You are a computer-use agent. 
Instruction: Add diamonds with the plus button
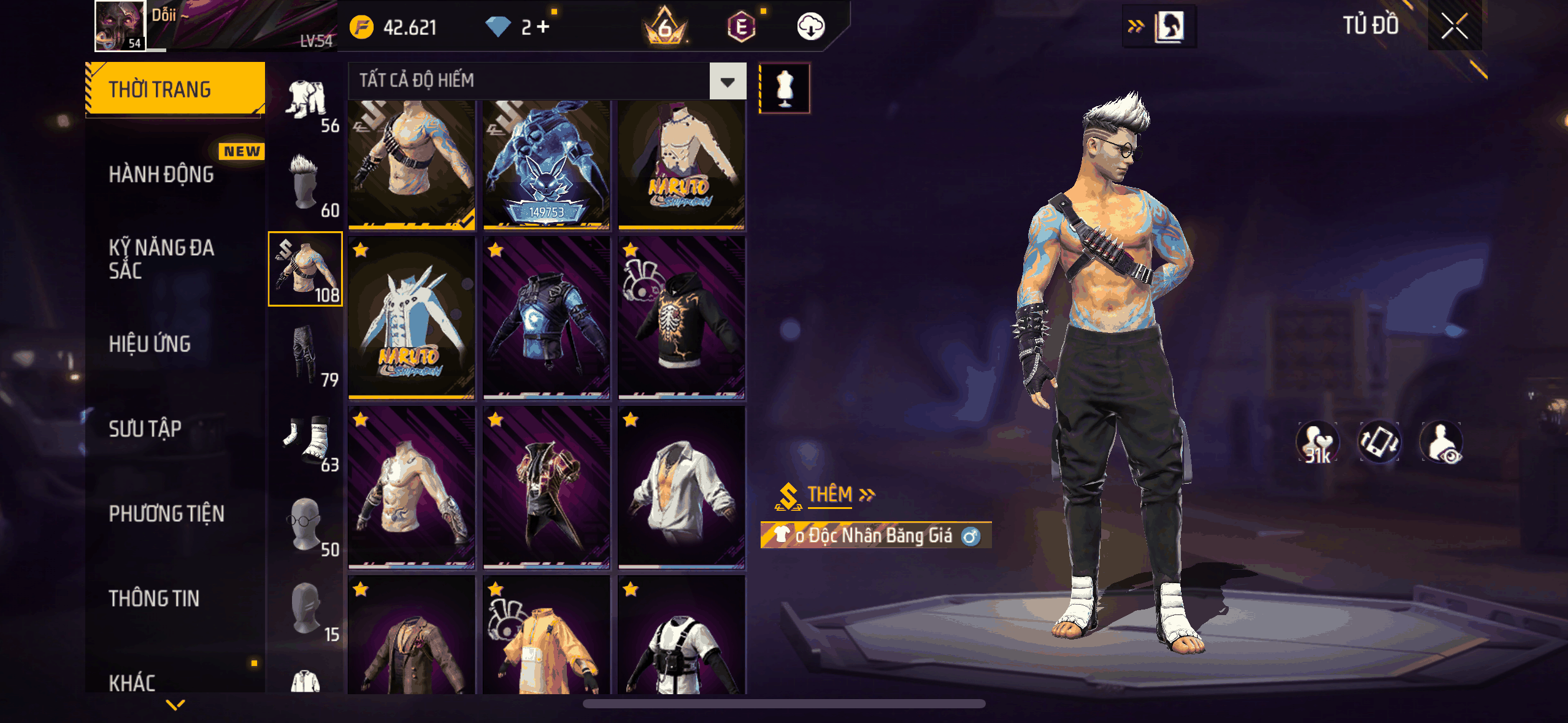[x=543, y=27]
